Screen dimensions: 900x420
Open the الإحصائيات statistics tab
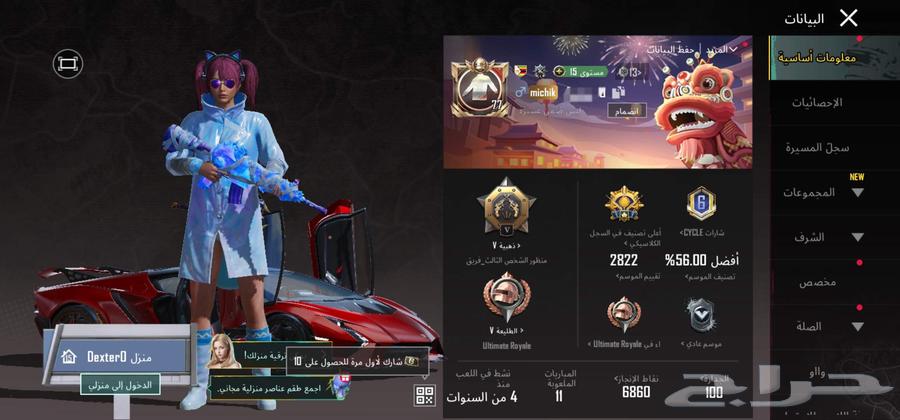pyautogui.click(x=816, y=102)
